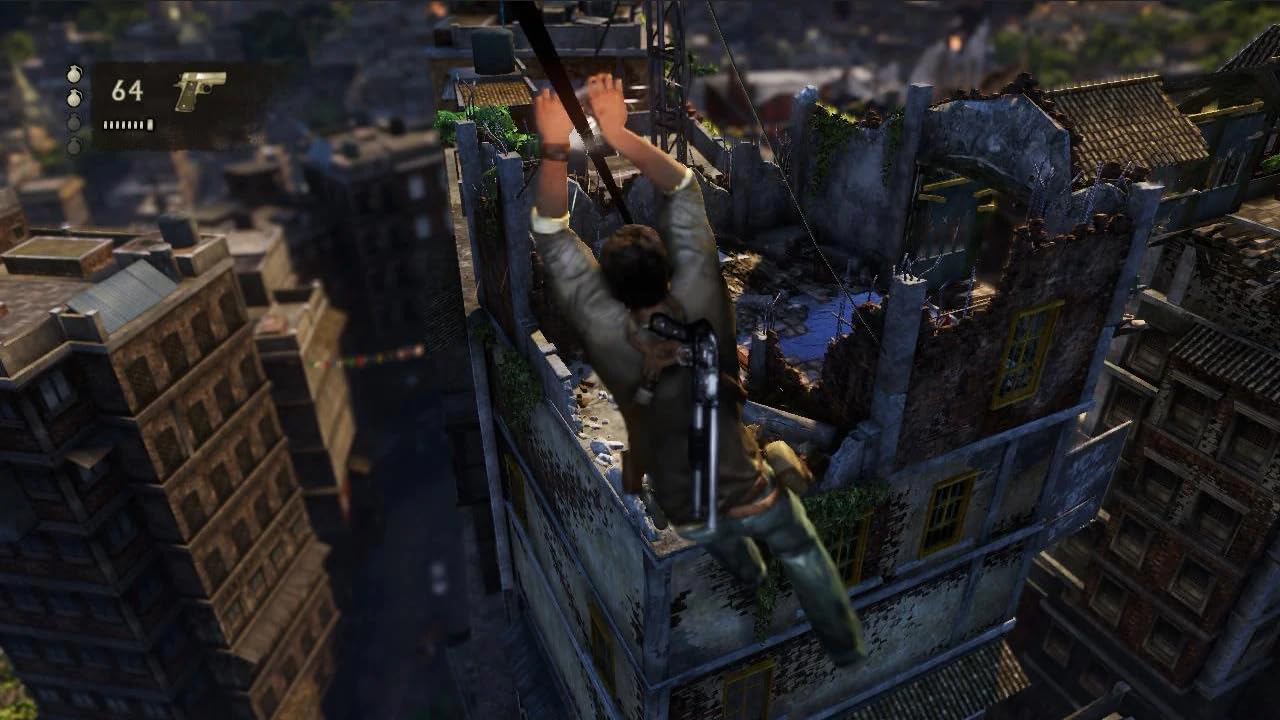Toggle the last full segment of the ammo bar
This screenshot has width=1280, height=720.
[148, 124]
